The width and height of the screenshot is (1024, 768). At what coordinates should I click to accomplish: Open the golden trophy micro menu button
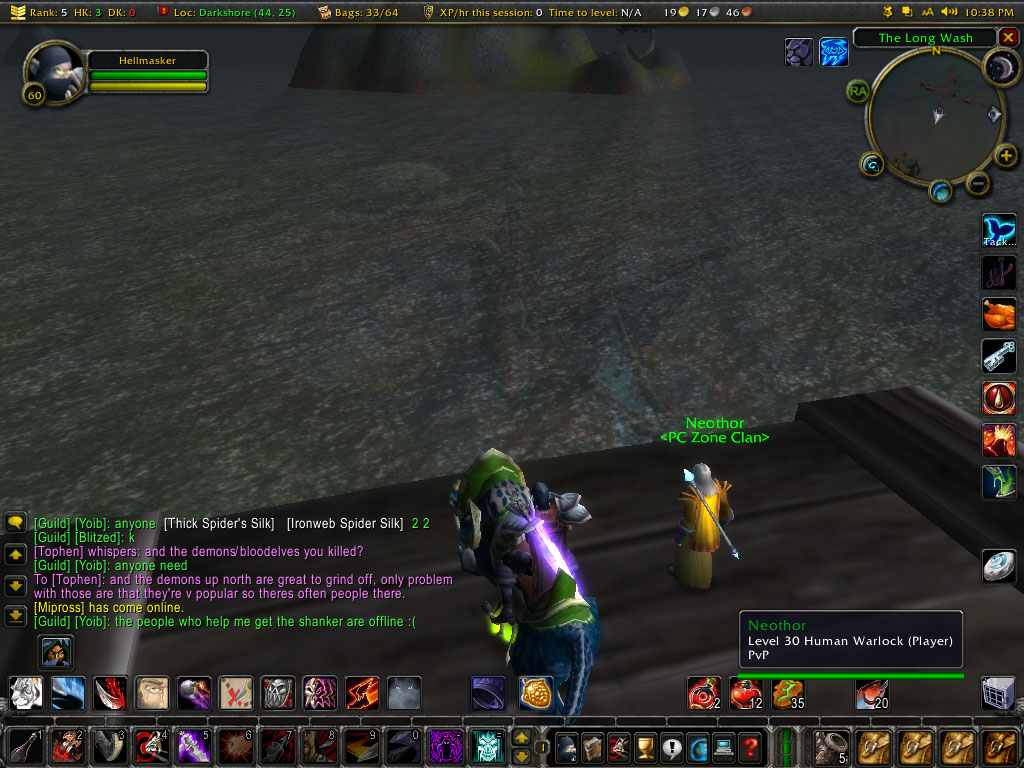[644, 746]
